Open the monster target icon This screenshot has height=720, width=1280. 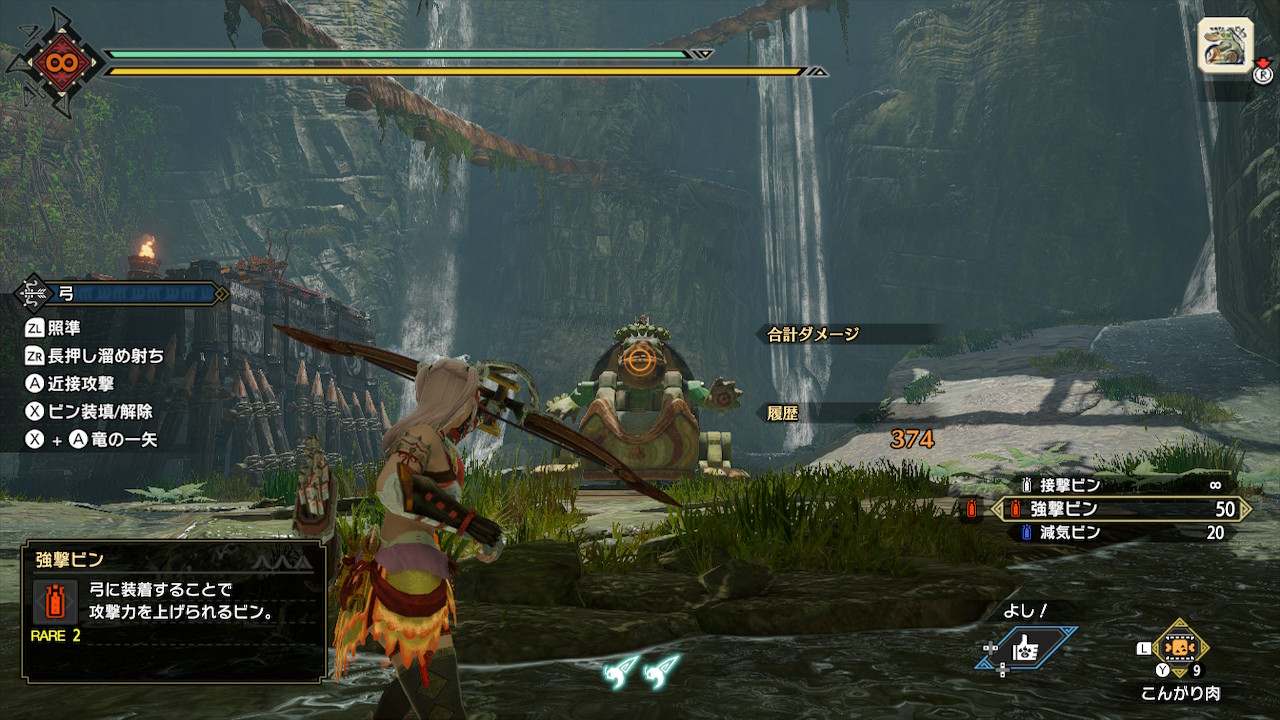[x=1225, y=45]
